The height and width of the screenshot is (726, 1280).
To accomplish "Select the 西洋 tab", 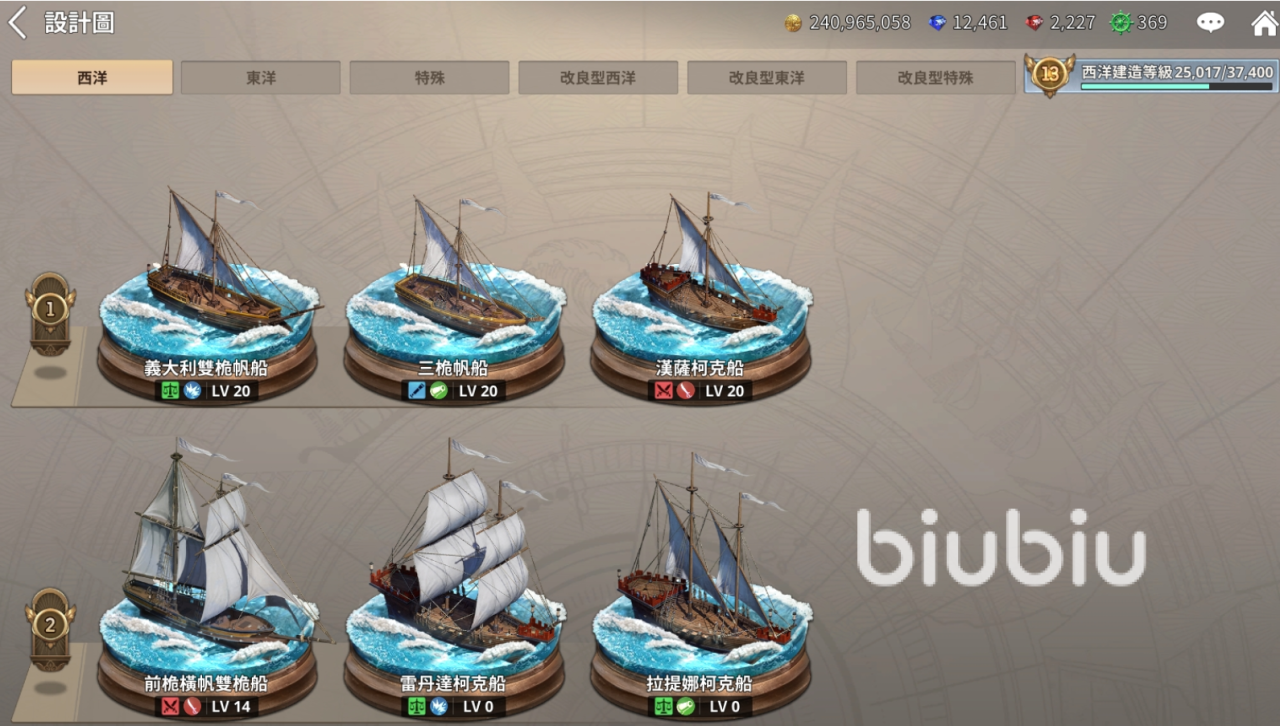I will pyautogui.click(x=92, y=77).
